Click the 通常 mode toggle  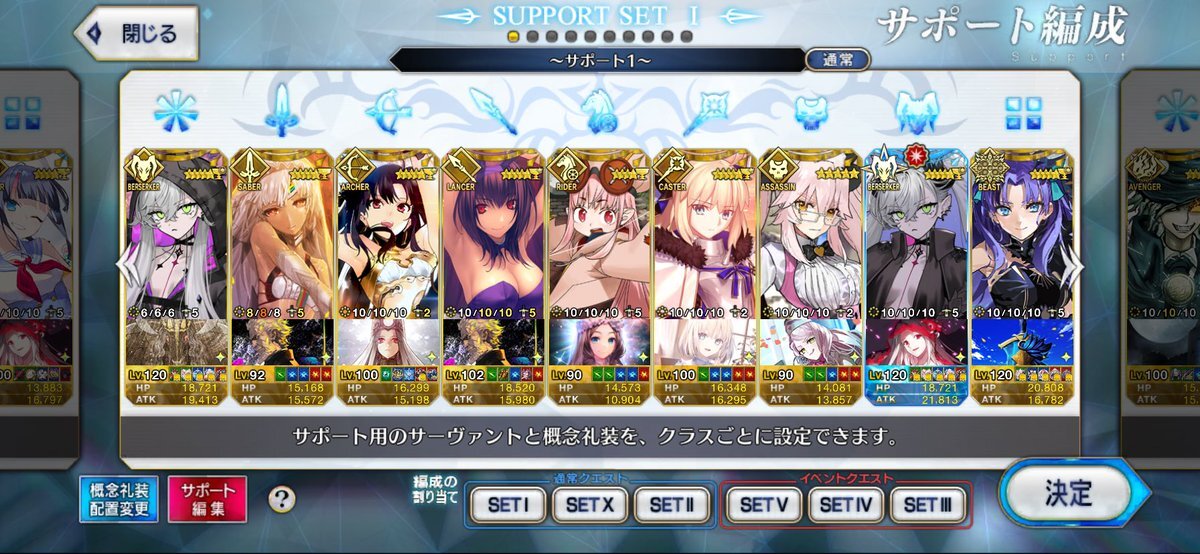tap(837, 59)
